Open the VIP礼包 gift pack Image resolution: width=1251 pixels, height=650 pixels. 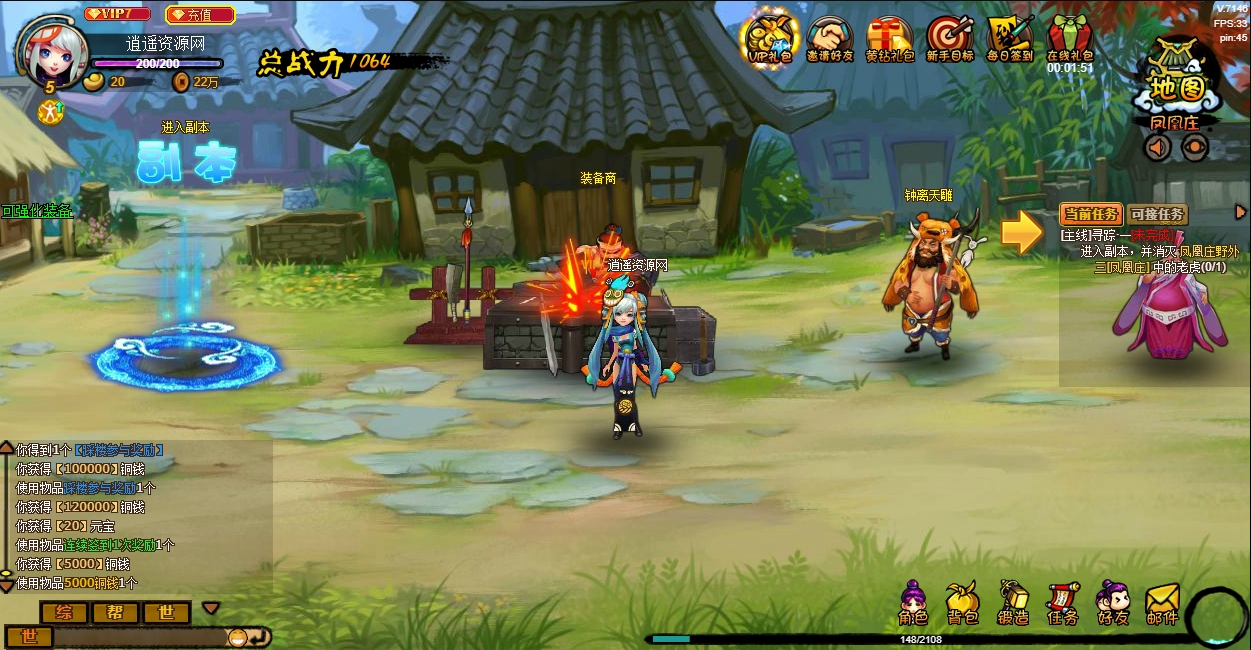click(x=769, y=38)
